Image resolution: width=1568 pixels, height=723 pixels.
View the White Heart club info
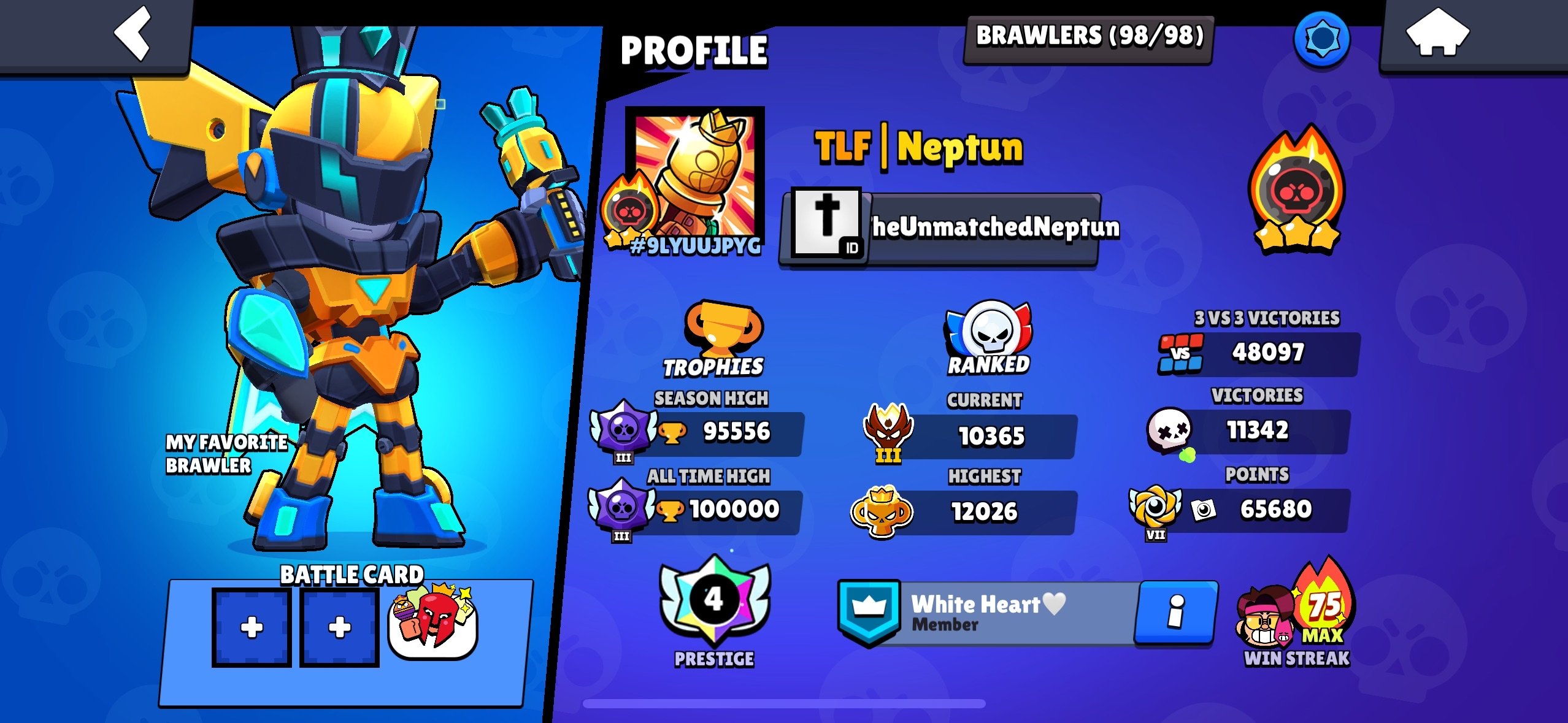[x=1175, y=612]
